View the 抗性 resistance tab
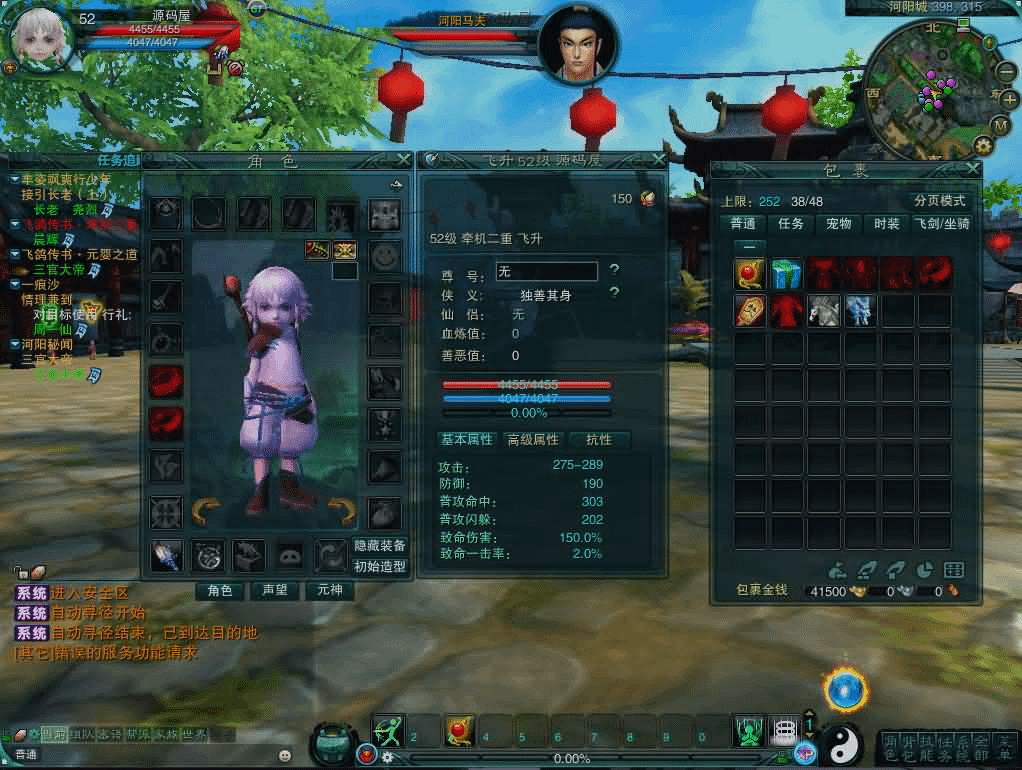 pos(598,439)
